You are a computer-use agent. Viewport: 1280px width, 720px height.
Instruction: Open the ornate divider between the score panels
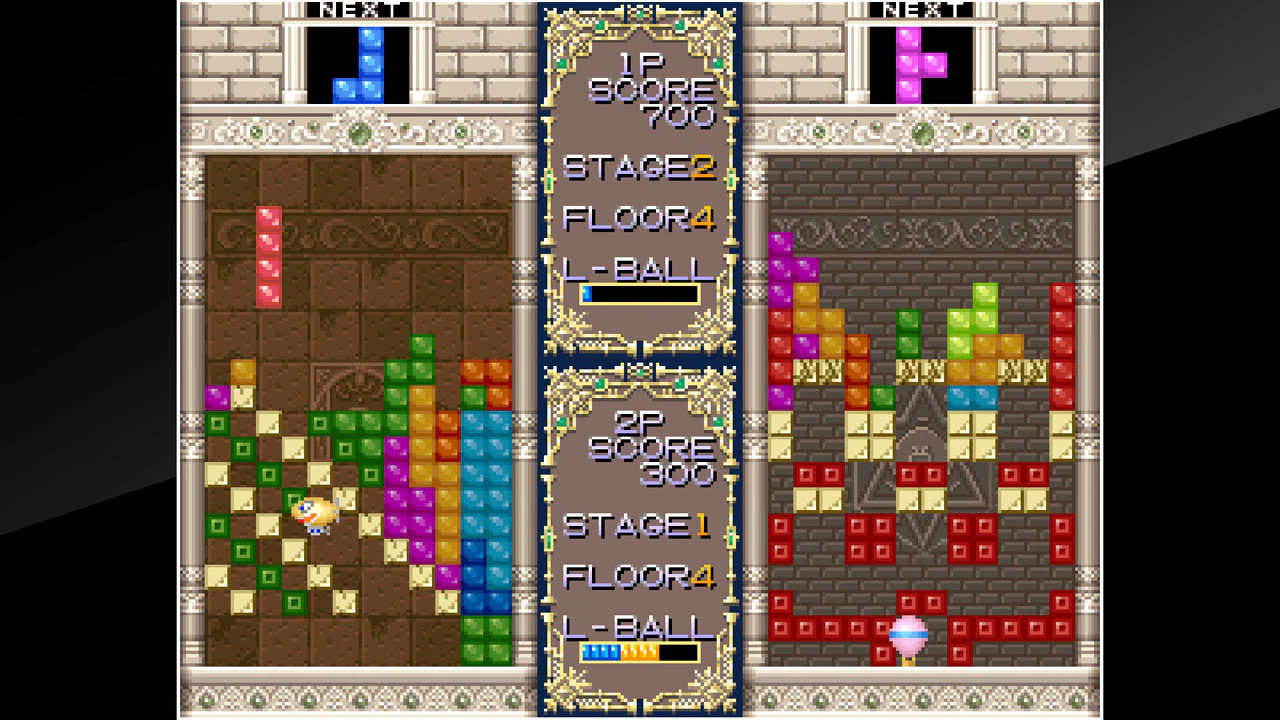[x=640, y=360]
